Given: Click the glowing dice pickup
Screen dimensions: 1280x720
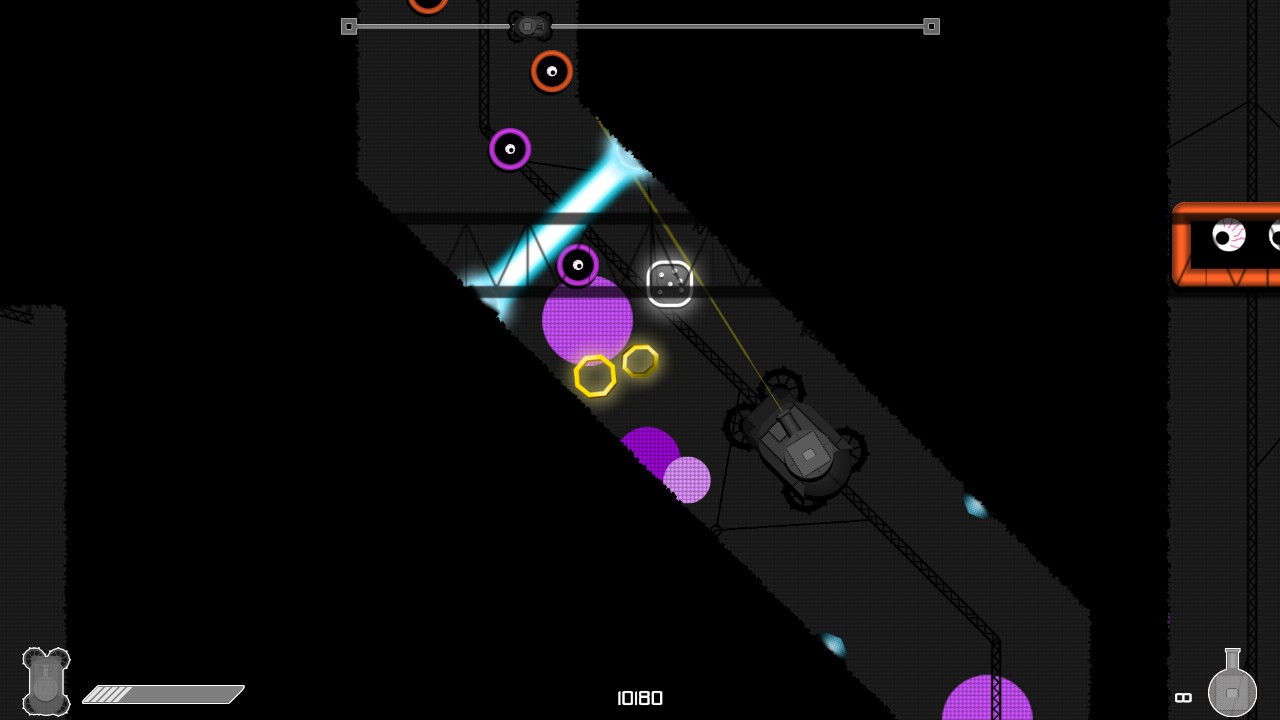Looking at the screenshot, I should [x=670, y=285].
